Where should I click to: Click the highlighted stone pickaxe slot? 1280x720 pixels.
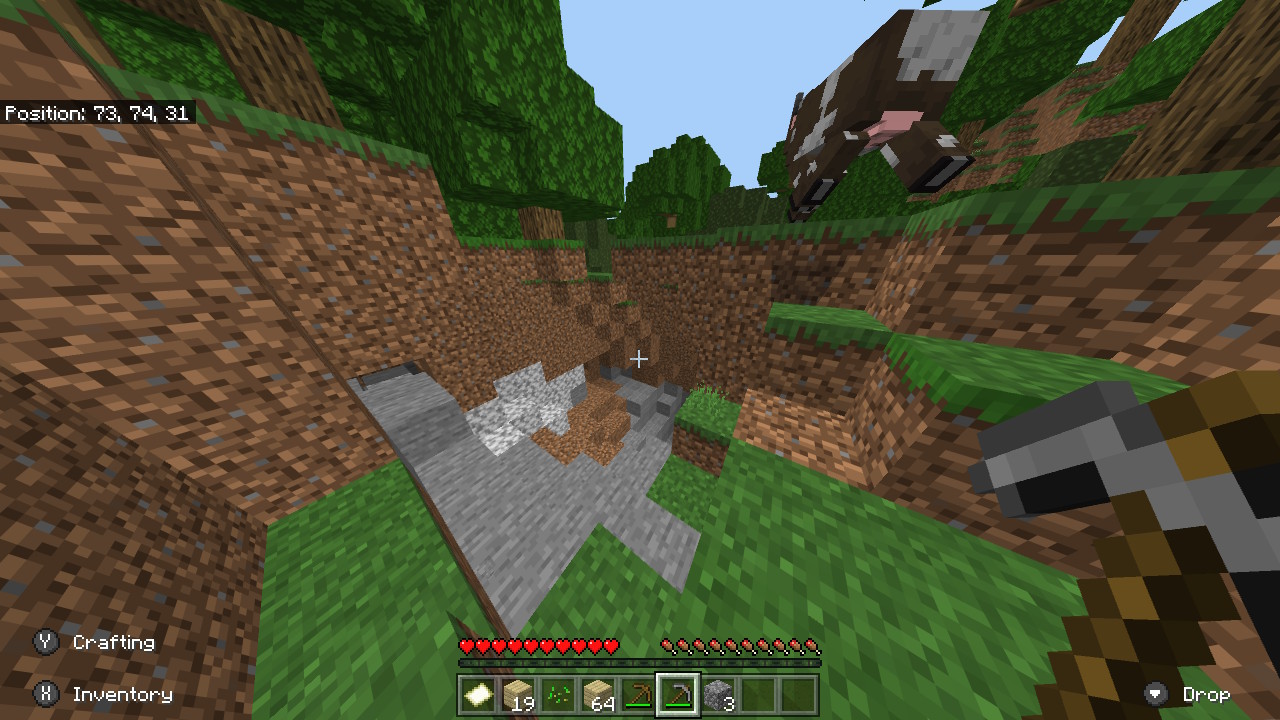678,695
